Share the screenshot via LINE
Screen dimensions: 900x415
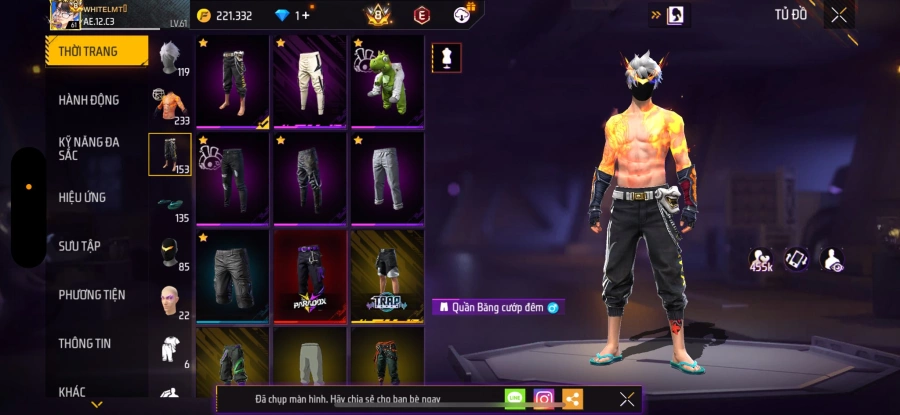515,399
